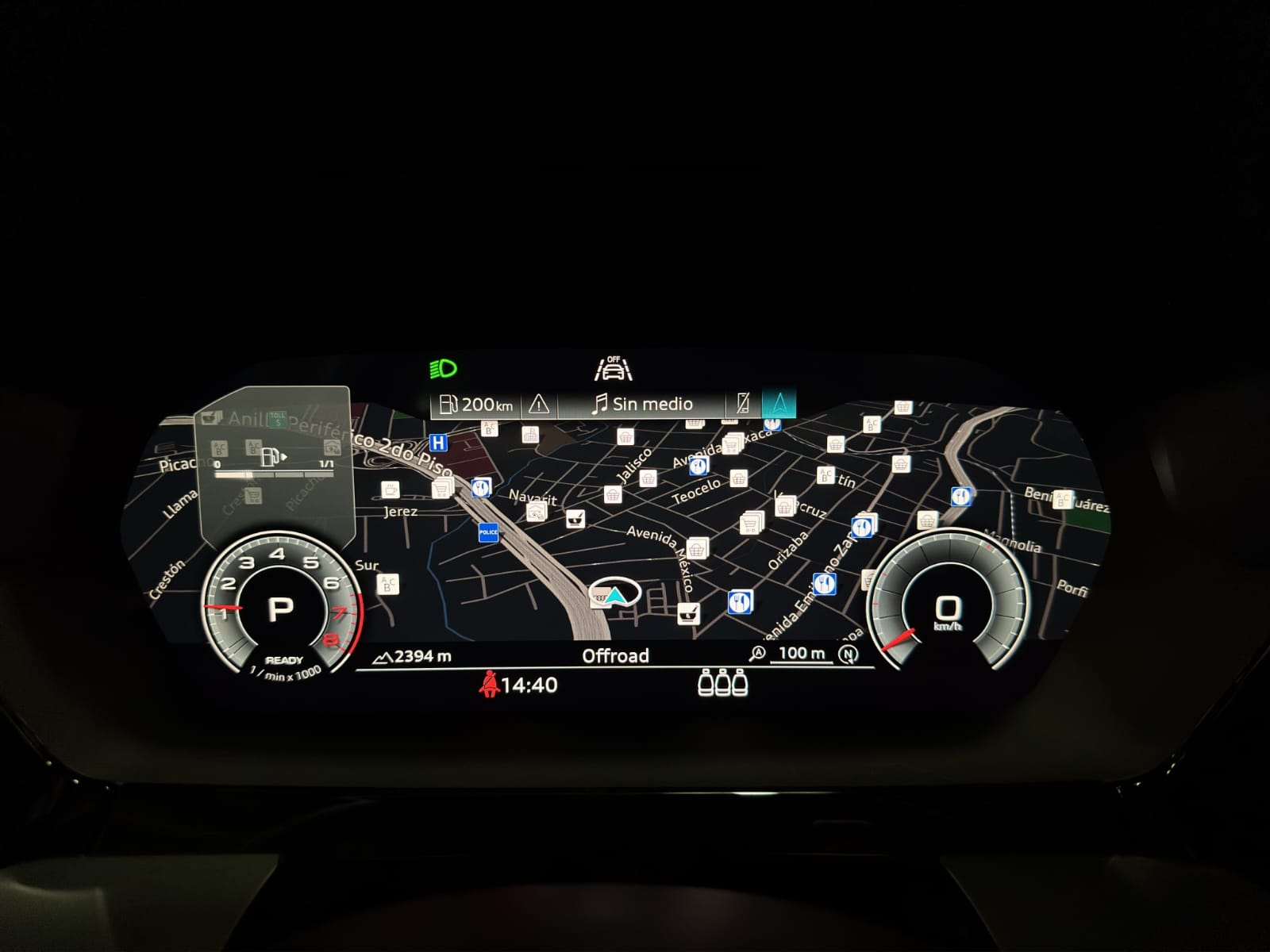Select the POLICE map marker

pyautogui.click(x=488, y=532)
